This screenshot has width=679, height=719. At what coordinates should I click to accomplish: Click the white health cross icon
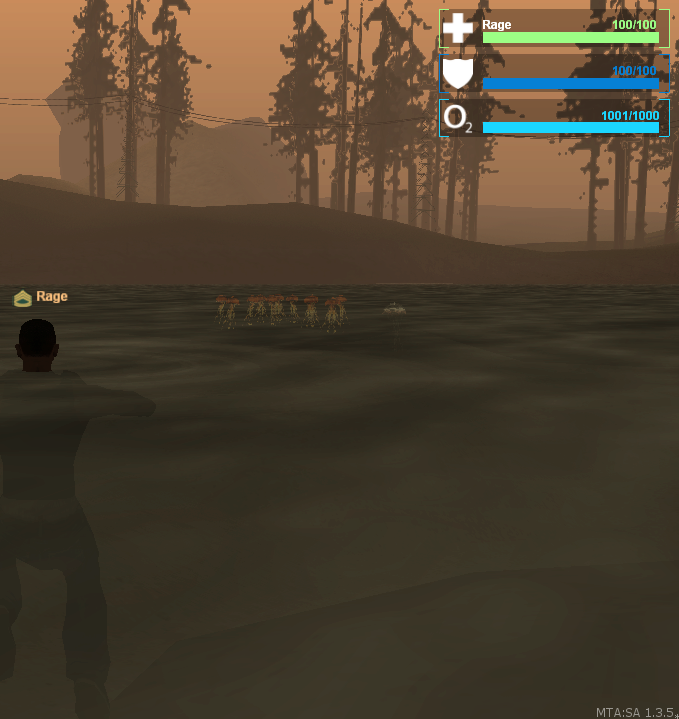point(458,28)
